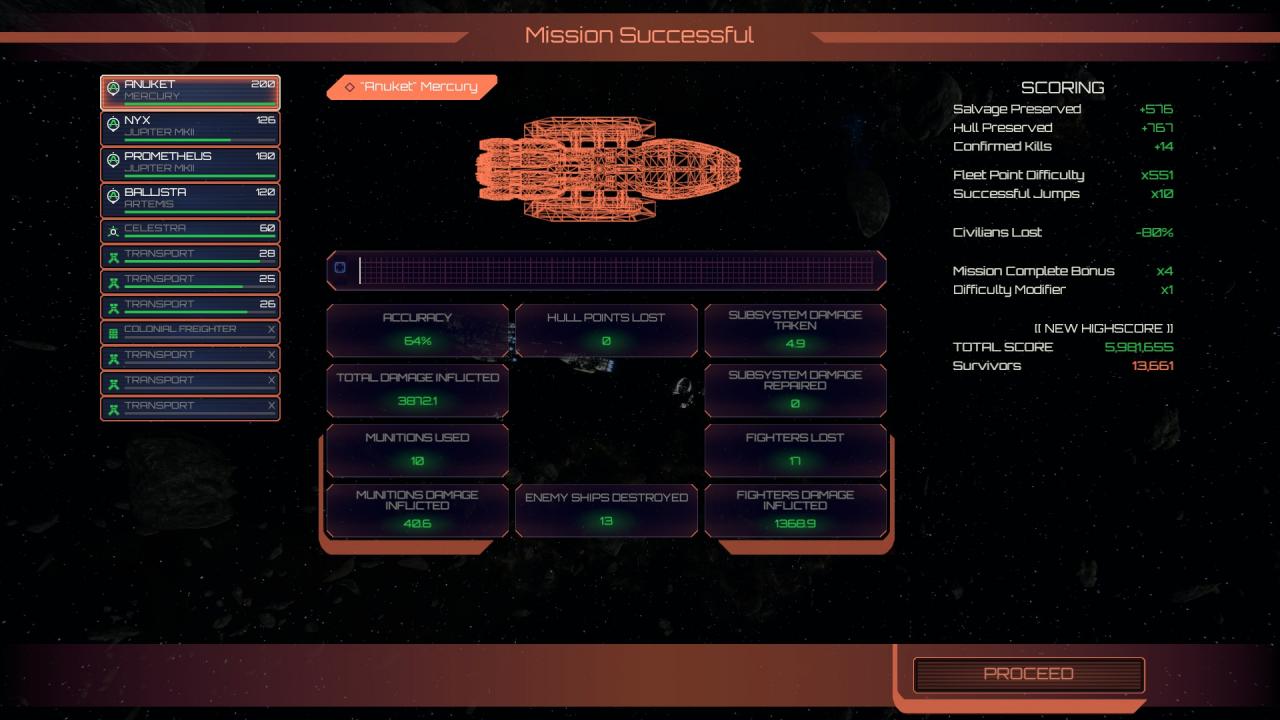Select the Ballista Artemis ship row
This screenshot has width=1280, height=720.
tap(190, 199)
